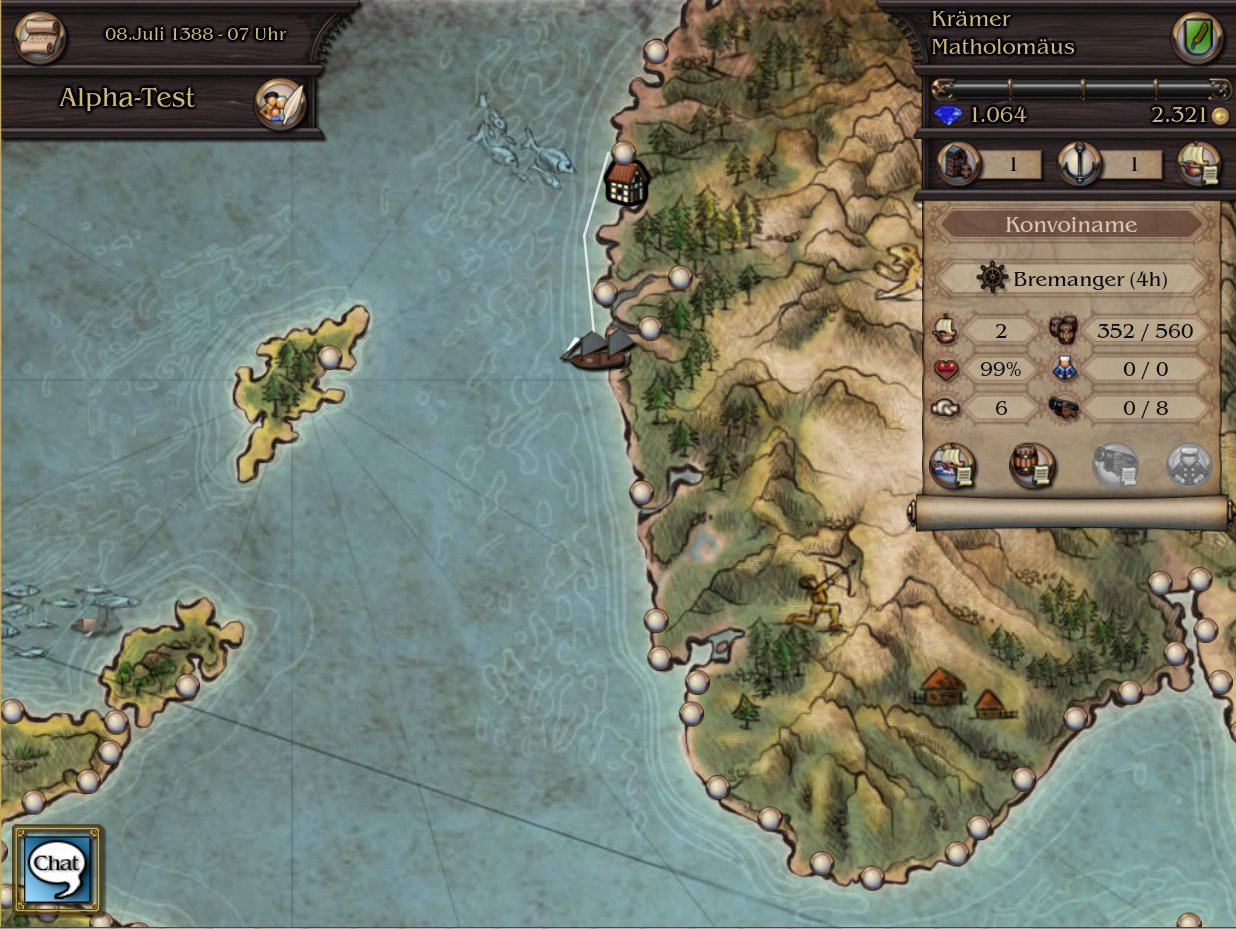Viewport: 1236px width, 929px height.
Task: Select the anchor convoy counter icon
Action: tap(1079, 164)
